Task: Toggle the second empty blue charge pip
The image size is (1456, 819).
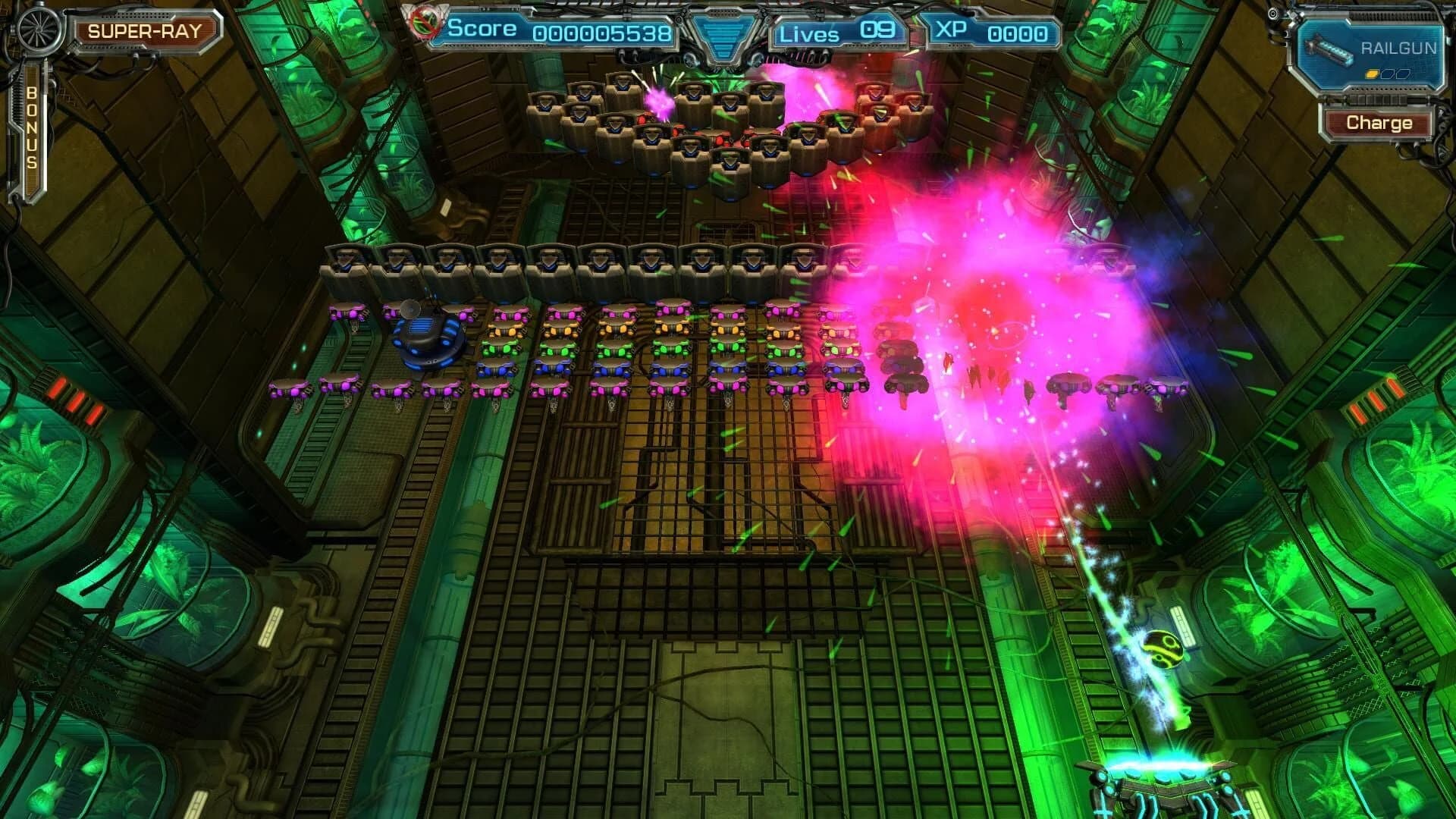Action: point(1401,74)
